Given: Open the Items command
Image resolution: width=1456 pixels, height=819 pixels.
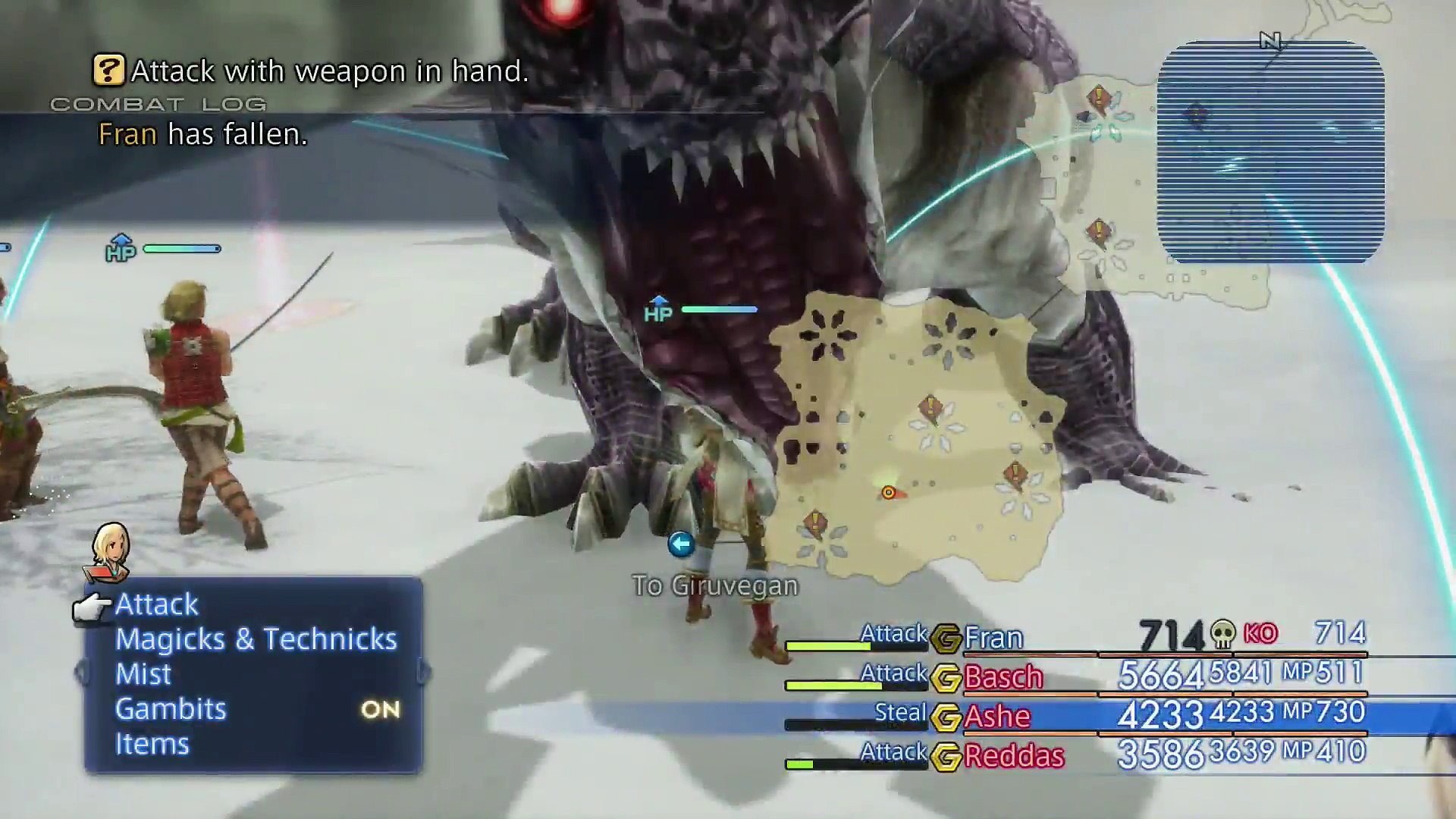Looking at the screenshot, I should (x=152, y=744).
